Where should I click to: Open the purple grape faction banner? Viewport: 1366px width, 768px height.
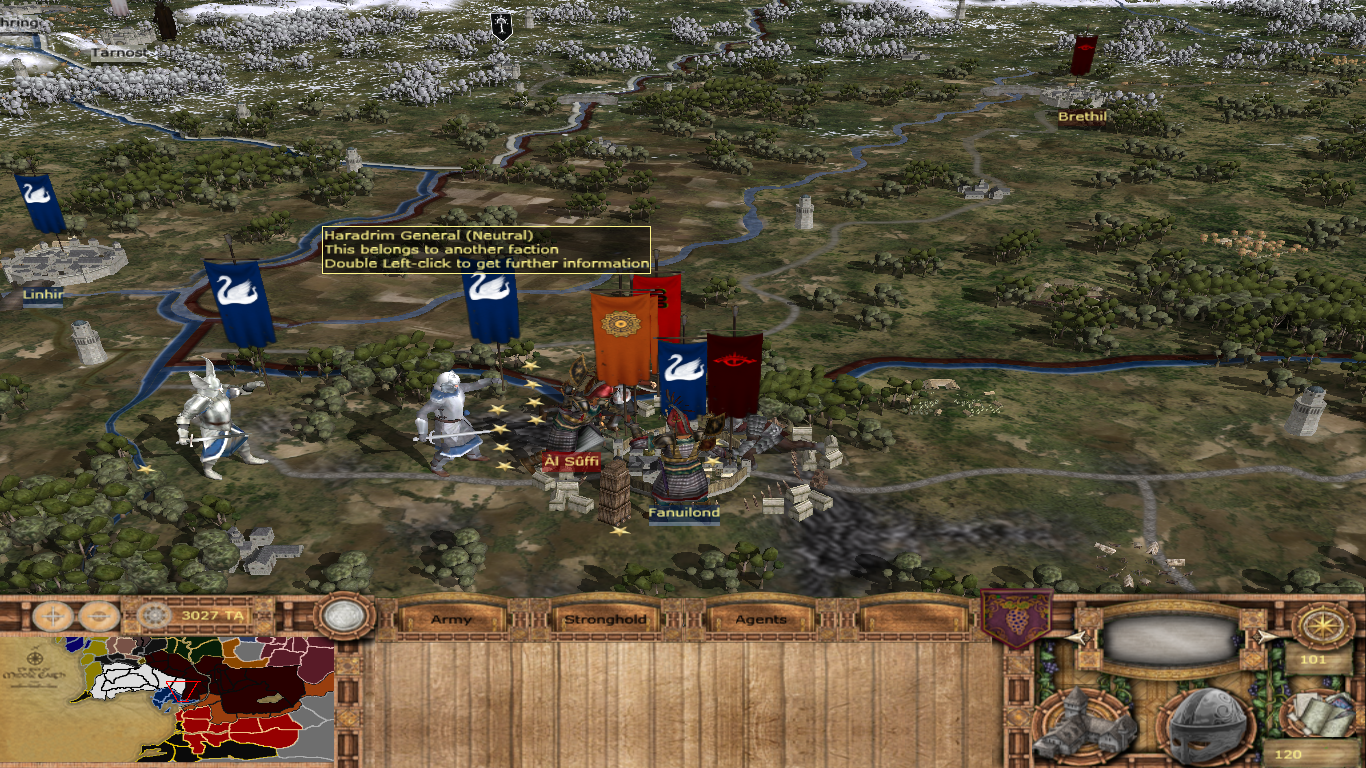tap(1014, 617)
